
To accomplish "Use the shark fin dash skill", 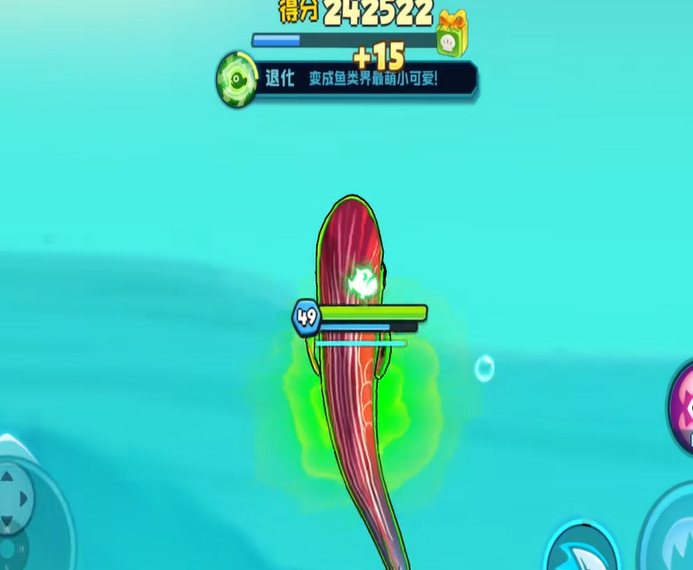I will point(582,549).
